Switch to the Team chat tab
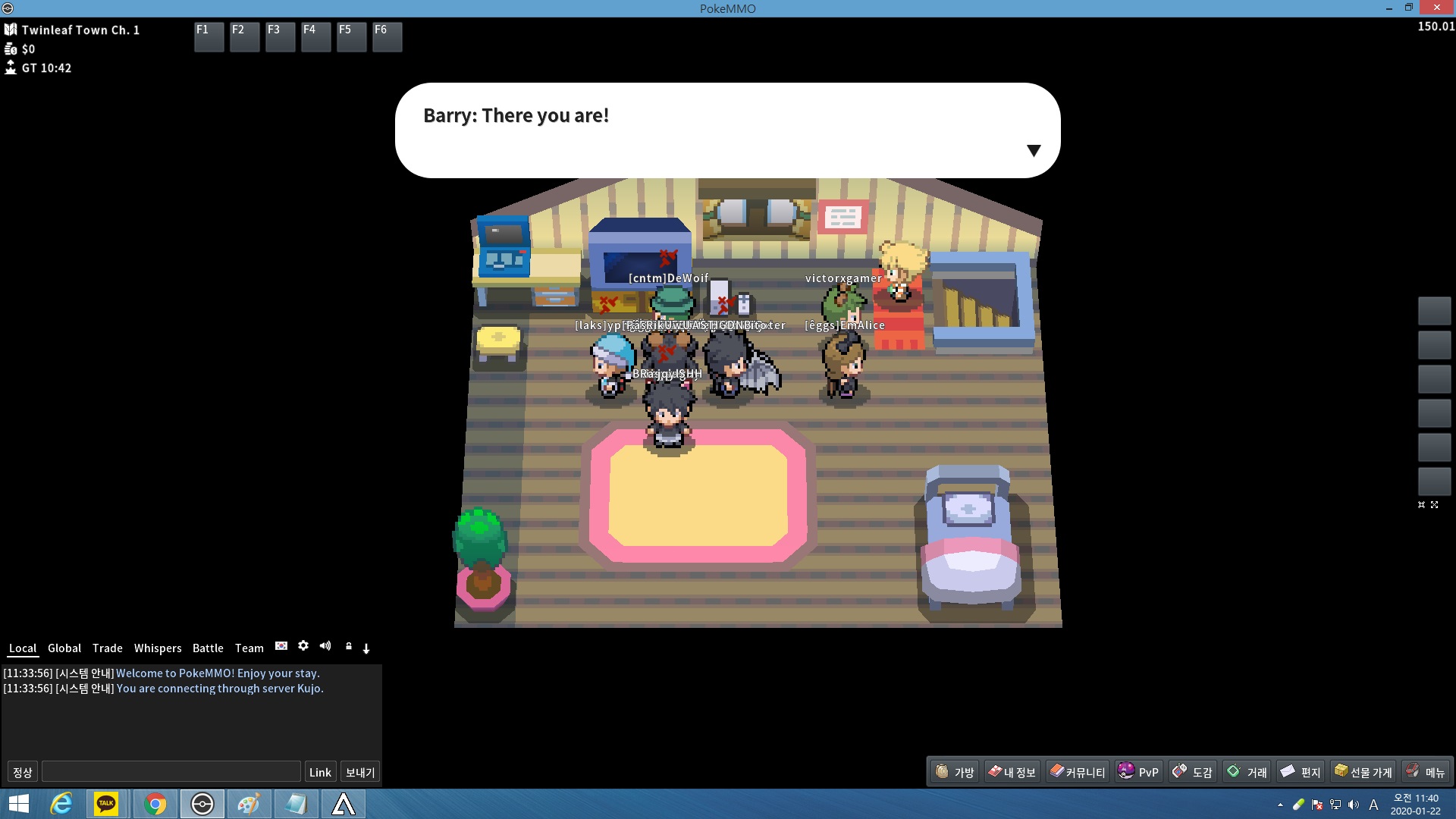1456x819 pixels. (x=249, y=648)
